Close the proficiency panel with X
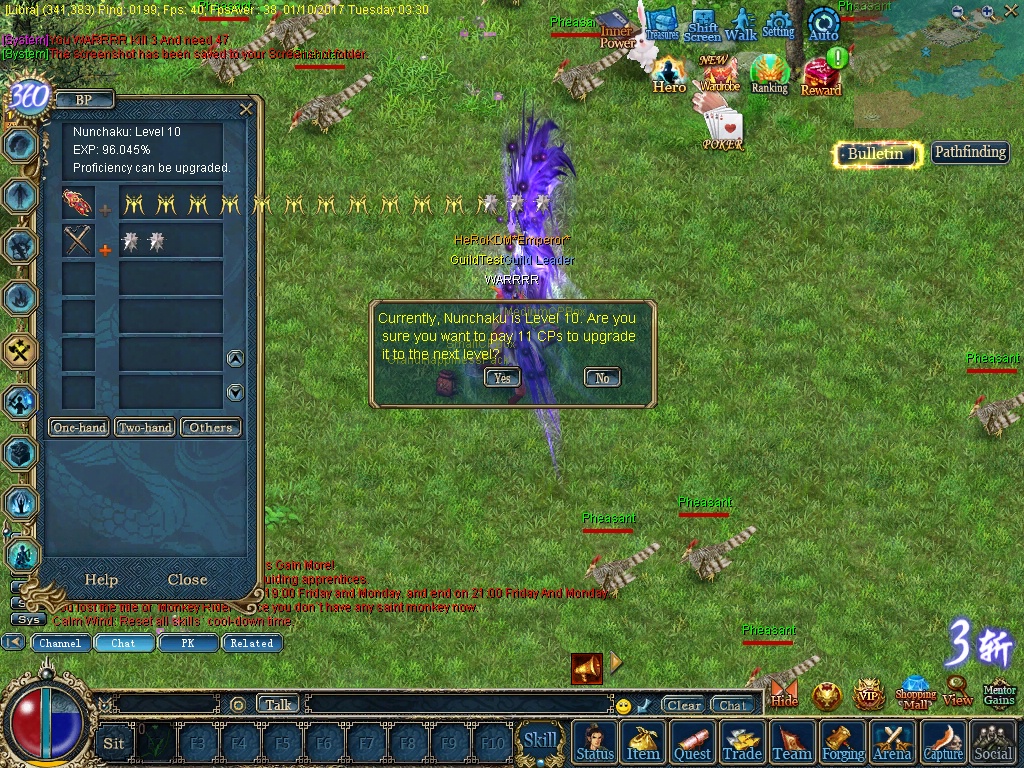 tap(246, 109)
